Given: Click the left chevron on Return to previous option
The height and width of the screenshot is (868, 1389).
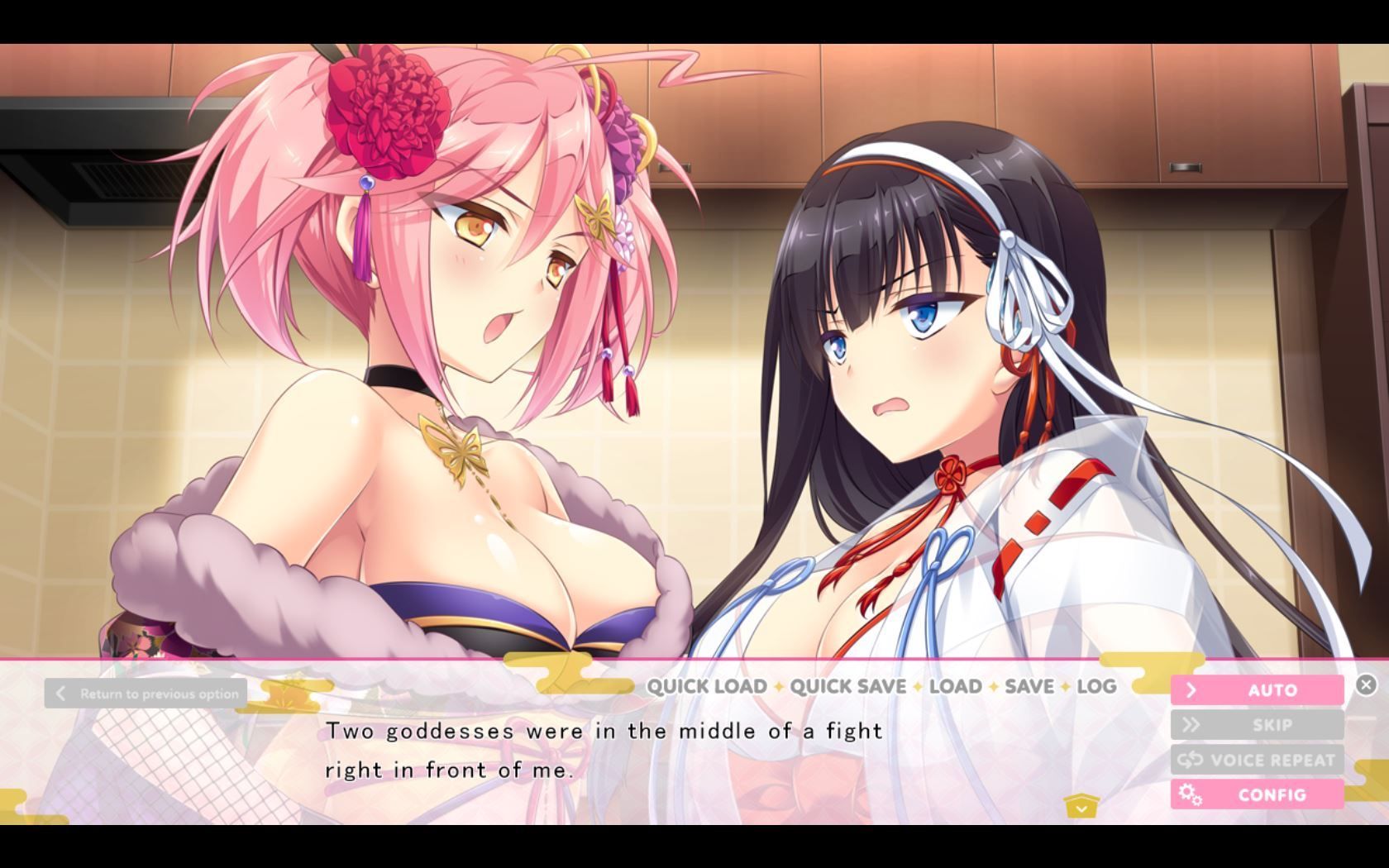Looking at the screenshot, I should 60,693.
